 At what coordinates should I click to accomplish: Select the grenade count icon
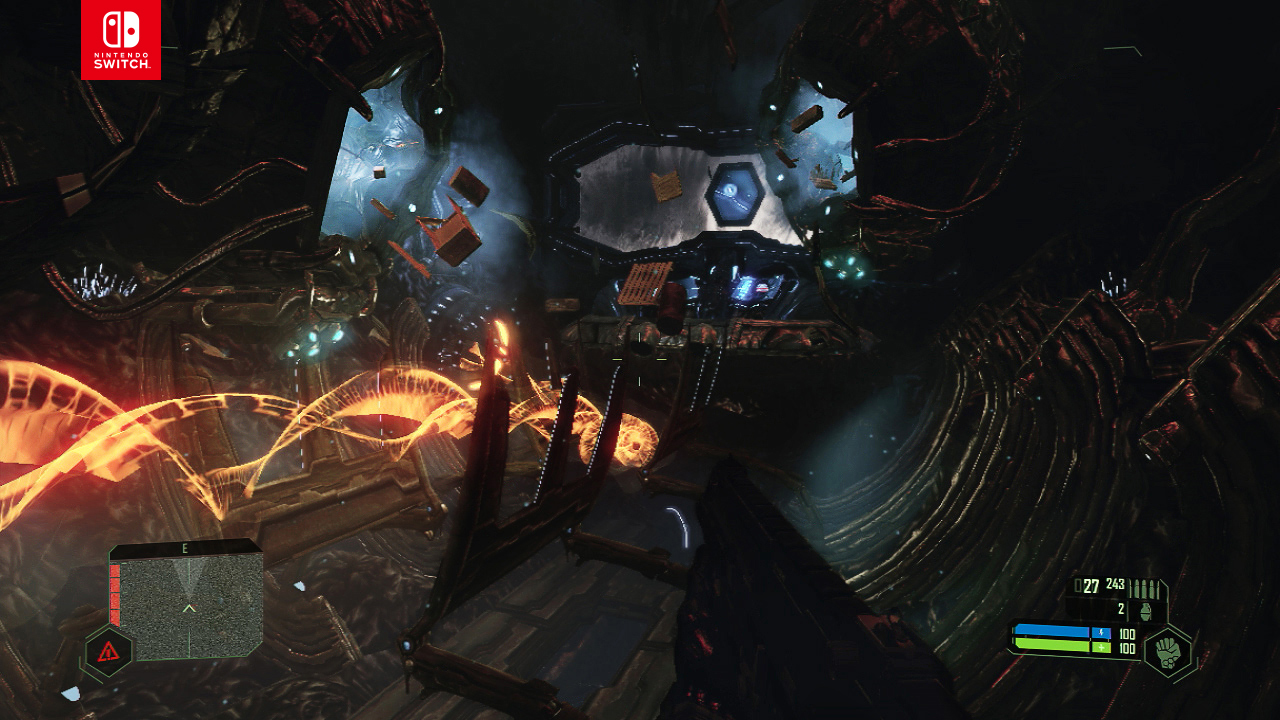[1145, 609]
